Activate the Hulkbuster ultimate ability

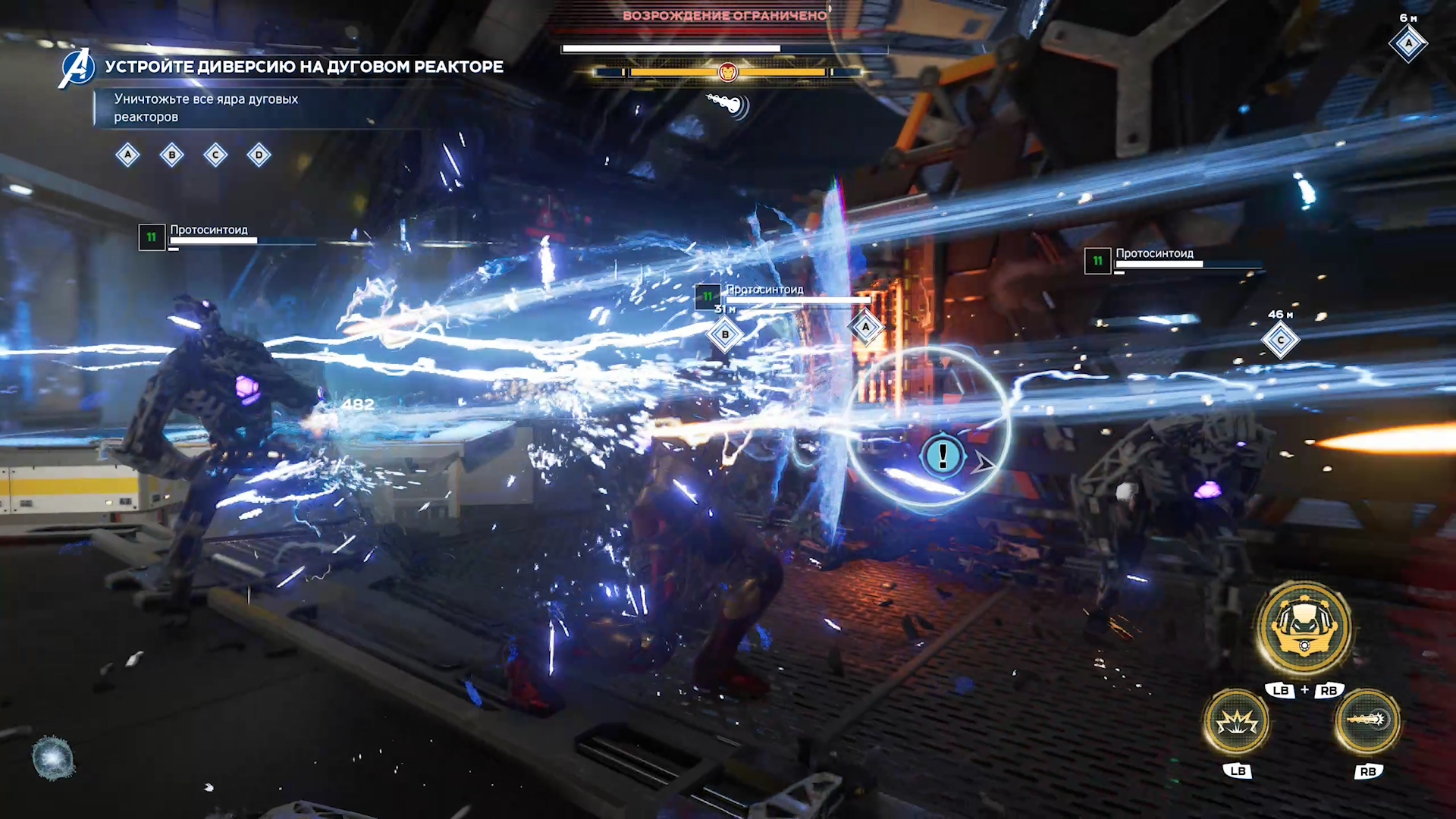pyautogui.click(x=1304, y=627)
